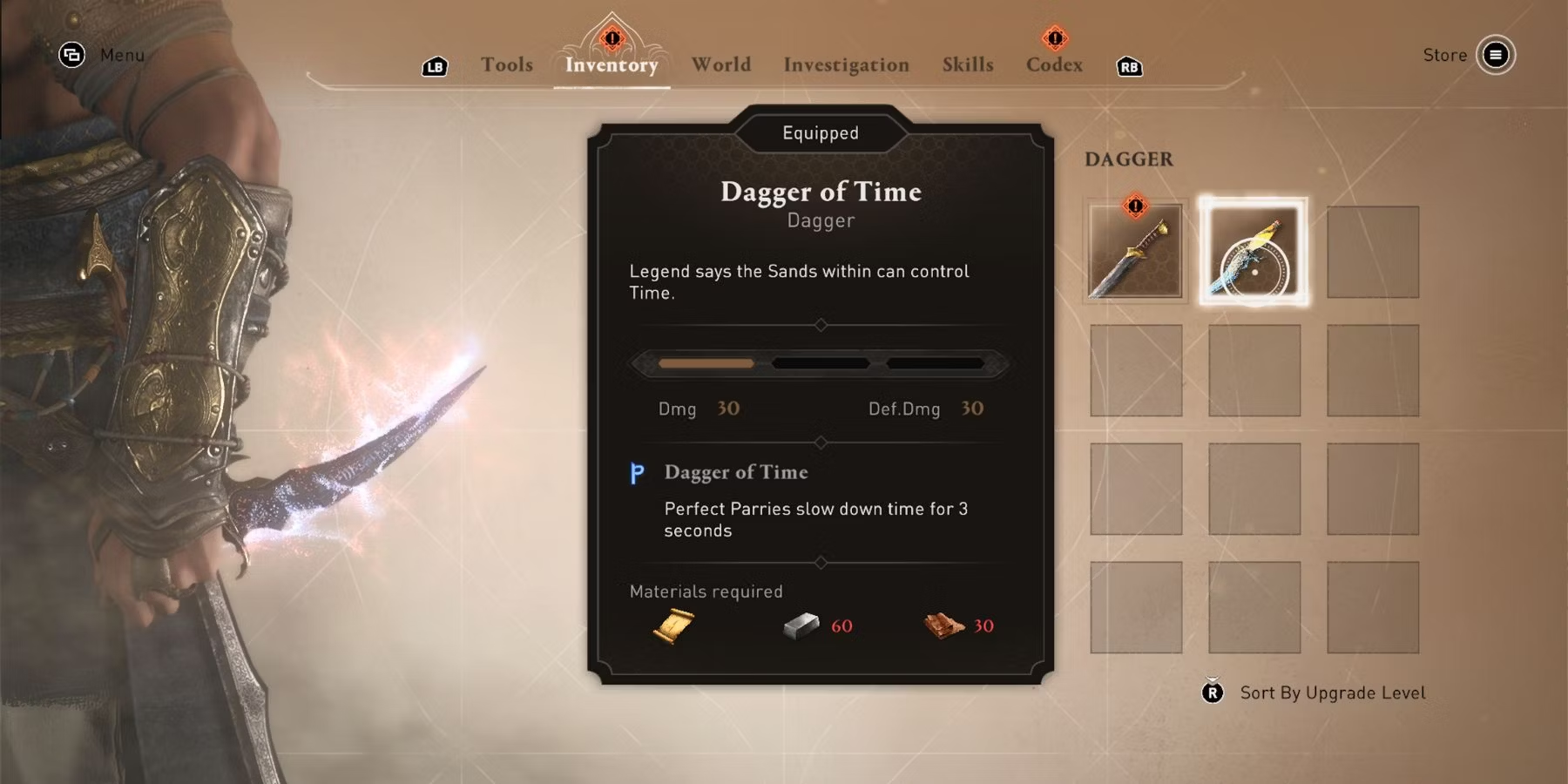Open the Store
The image size is (1568, 784).
pos(1495,55)
